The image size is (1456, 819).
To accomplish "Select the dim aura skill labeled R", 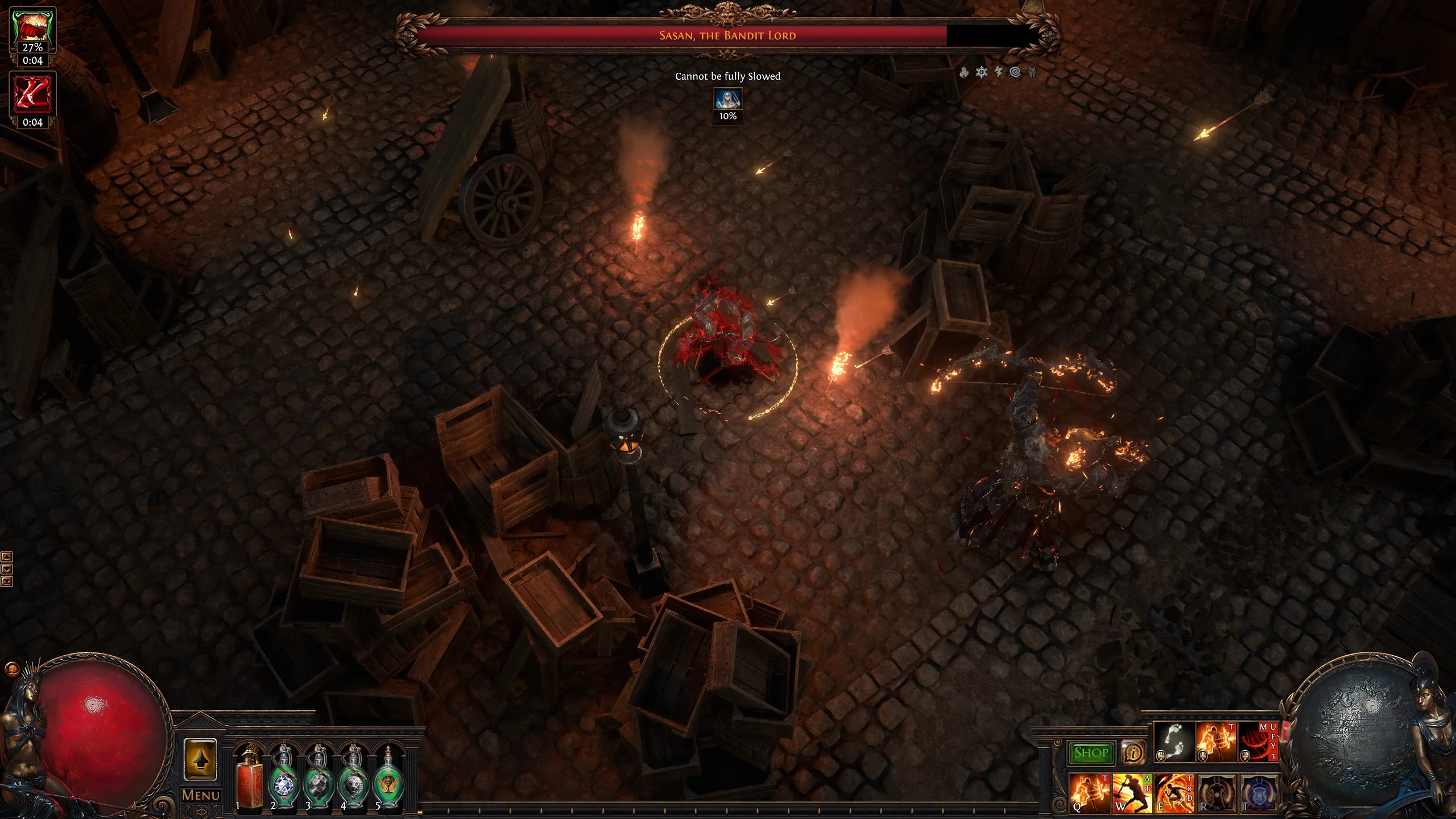I will 1217,793.
